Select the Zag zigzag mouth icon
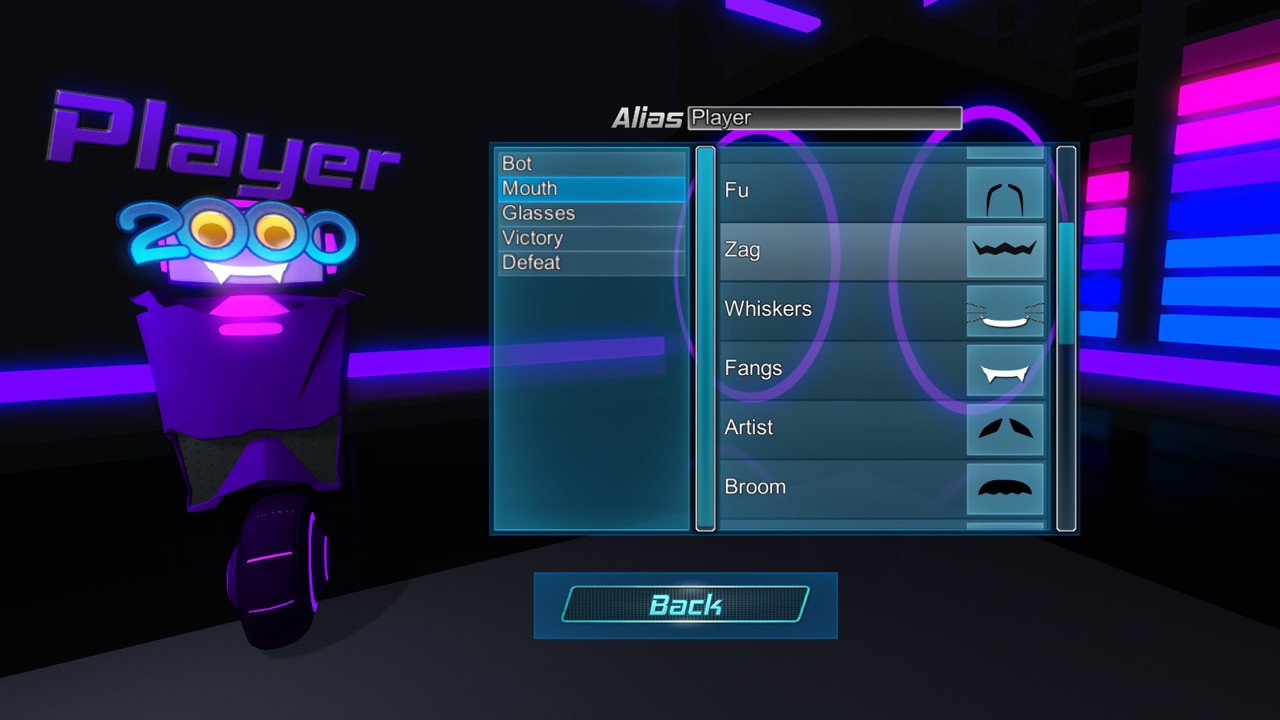This screenshot has height=720, width=1280. pyautogui.click(x=1005, y=250)
